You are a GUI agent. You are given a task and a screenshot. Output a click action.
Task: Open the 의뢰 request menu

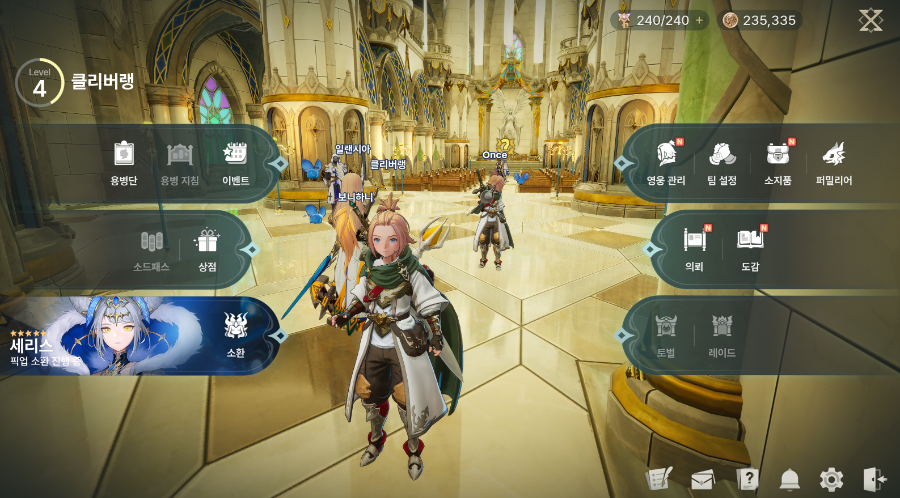694,247
